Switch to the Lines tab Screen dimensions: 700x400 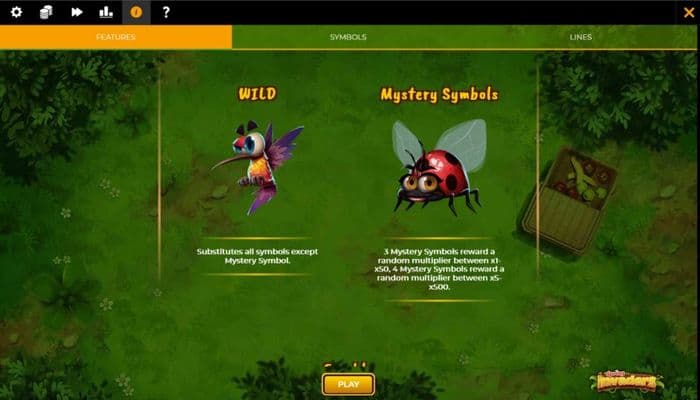click(x=581, y=37)
